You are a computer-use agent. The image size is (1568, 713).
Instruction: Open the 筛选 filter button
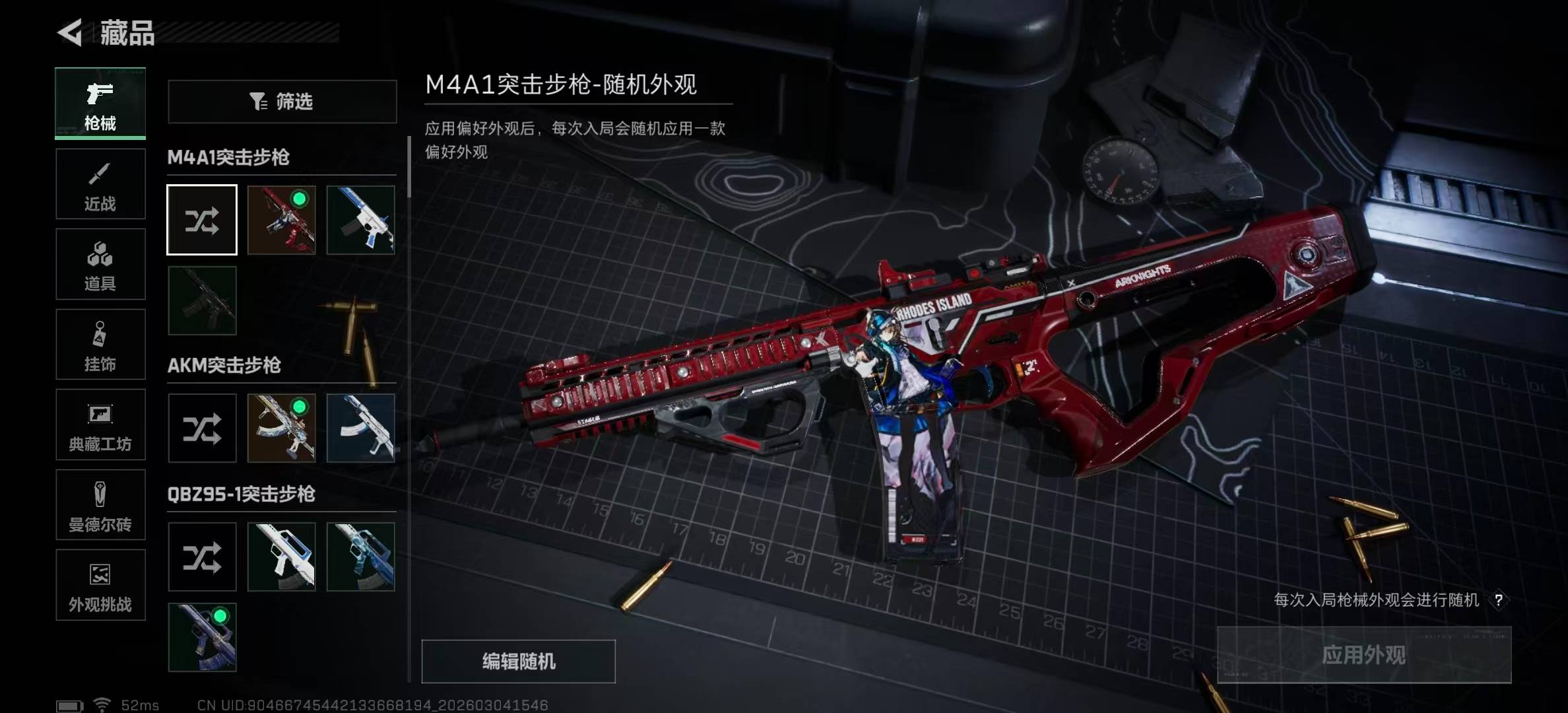click(282, 102)
